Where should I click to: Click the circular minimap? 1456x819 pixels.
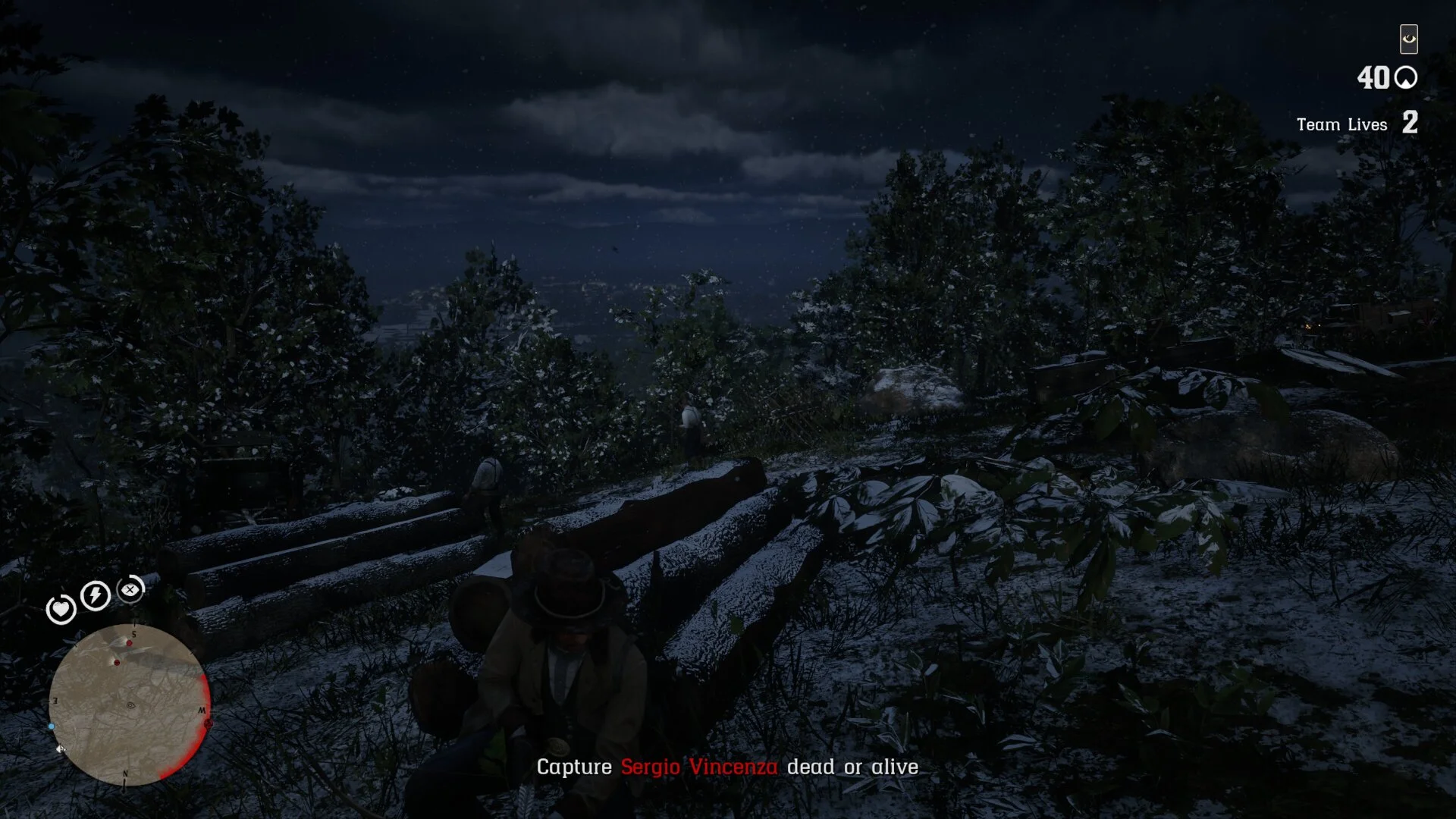pos(129,705)
